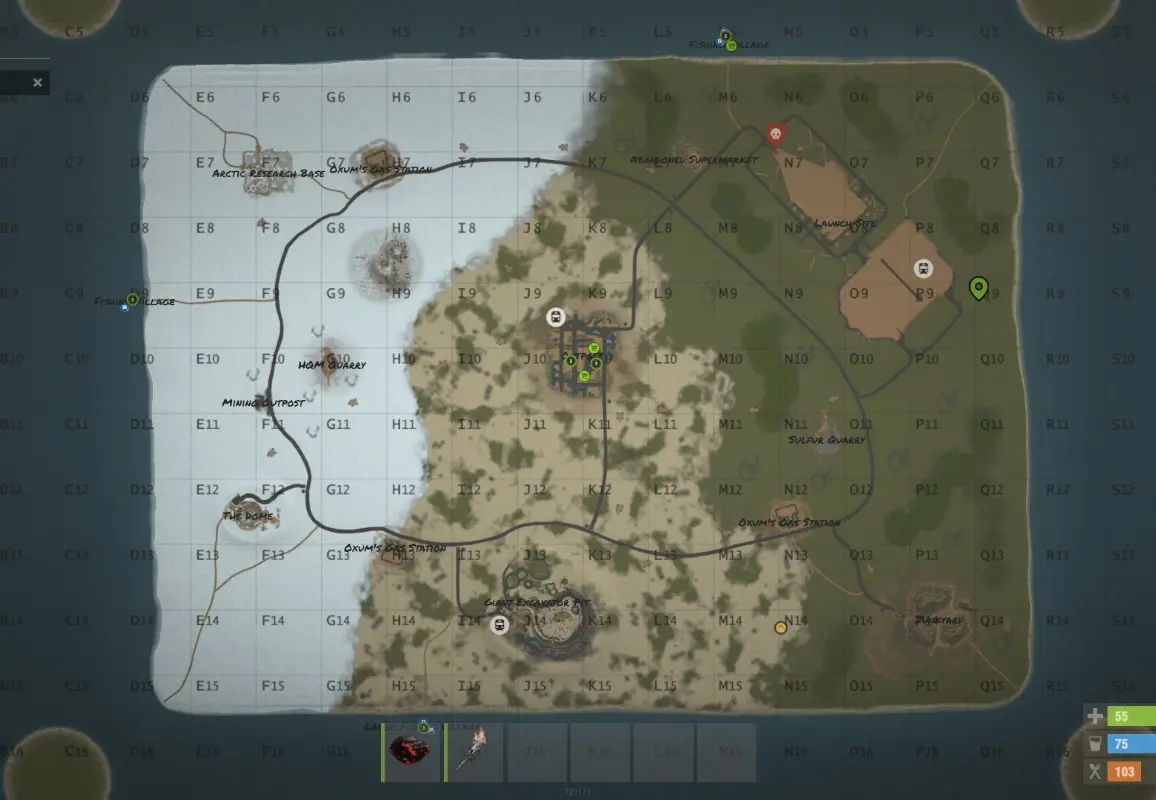Click the yellow circle map marker
Image resolution: width=1156 pixels, height=800 pixels.
(x=780, y=628)
